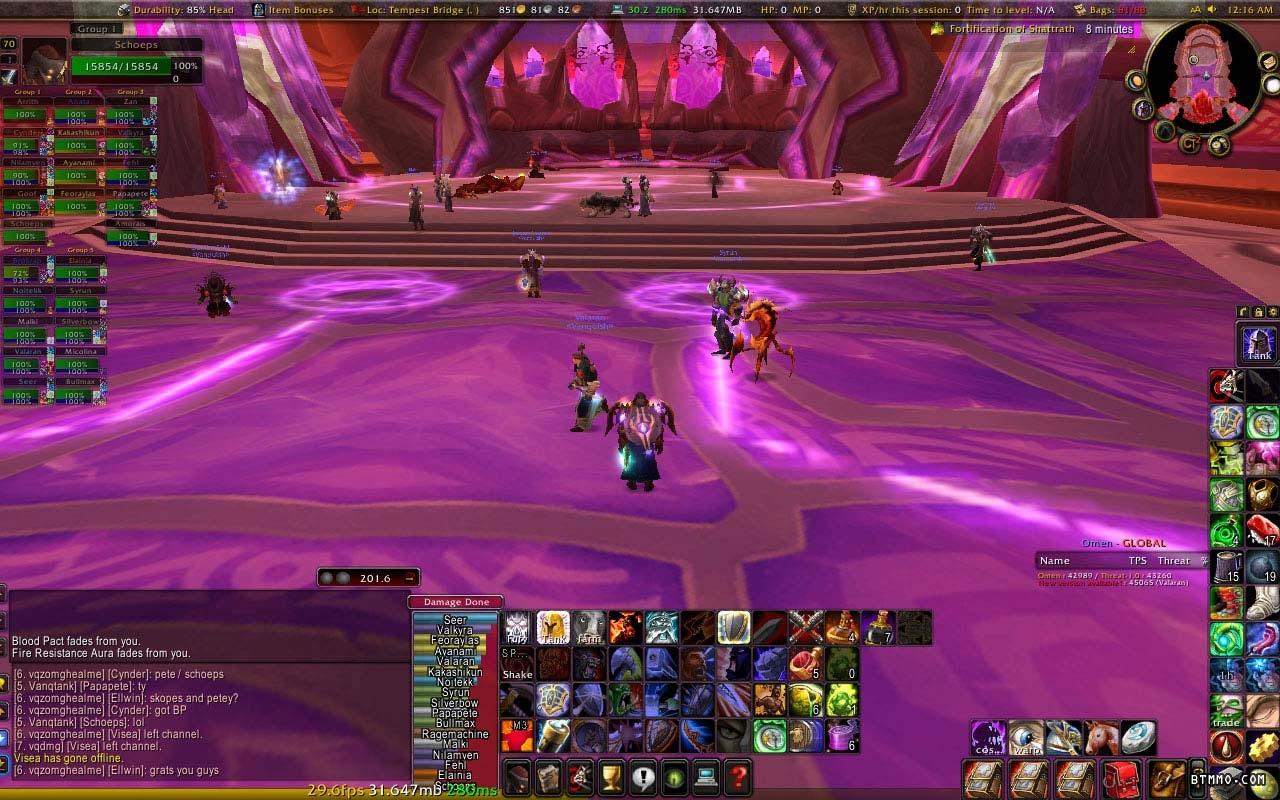Use the trade macro button
The height and width of the screenshot is (800, 1280).
pyautogui.click(x=1226, y=712)
